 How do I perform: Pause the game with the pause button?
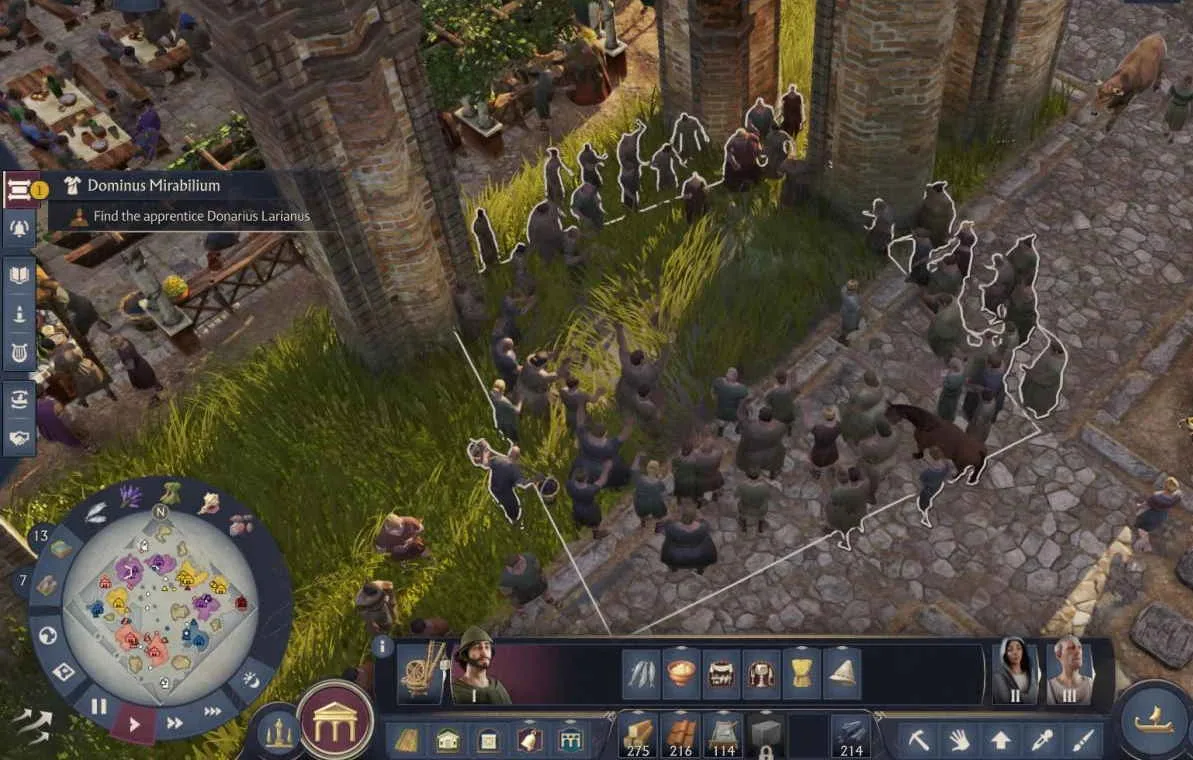click(99, 706)
